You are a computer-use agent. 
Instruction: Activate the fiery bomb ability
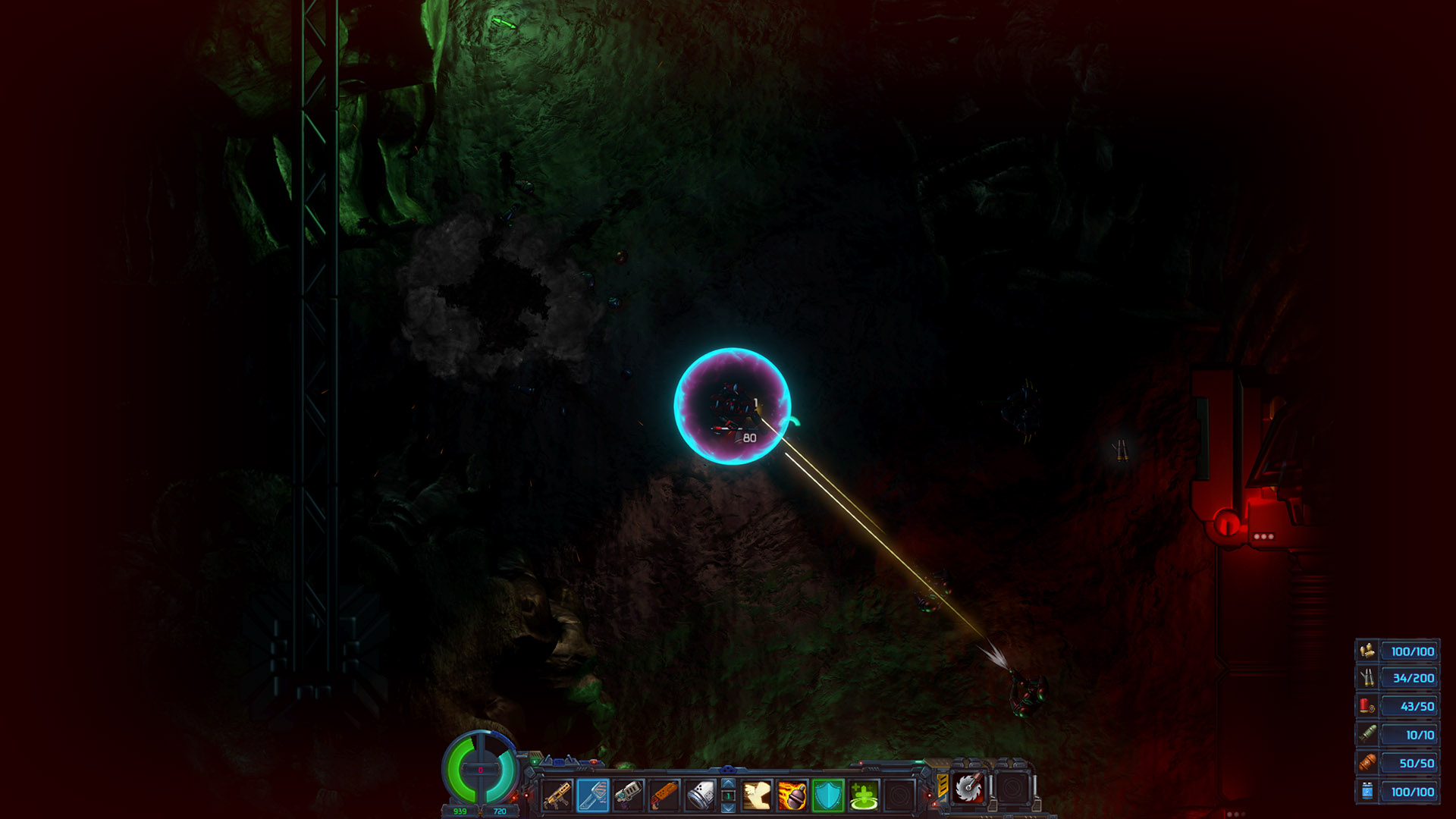(792, 794)
